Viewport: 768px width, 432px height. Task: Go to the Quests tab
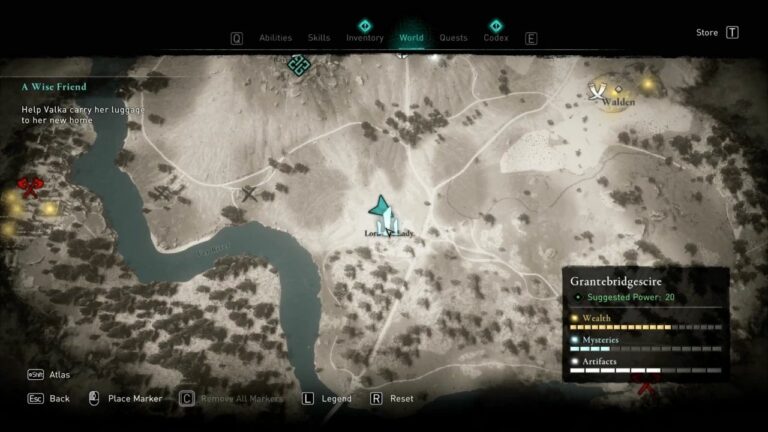453,38
